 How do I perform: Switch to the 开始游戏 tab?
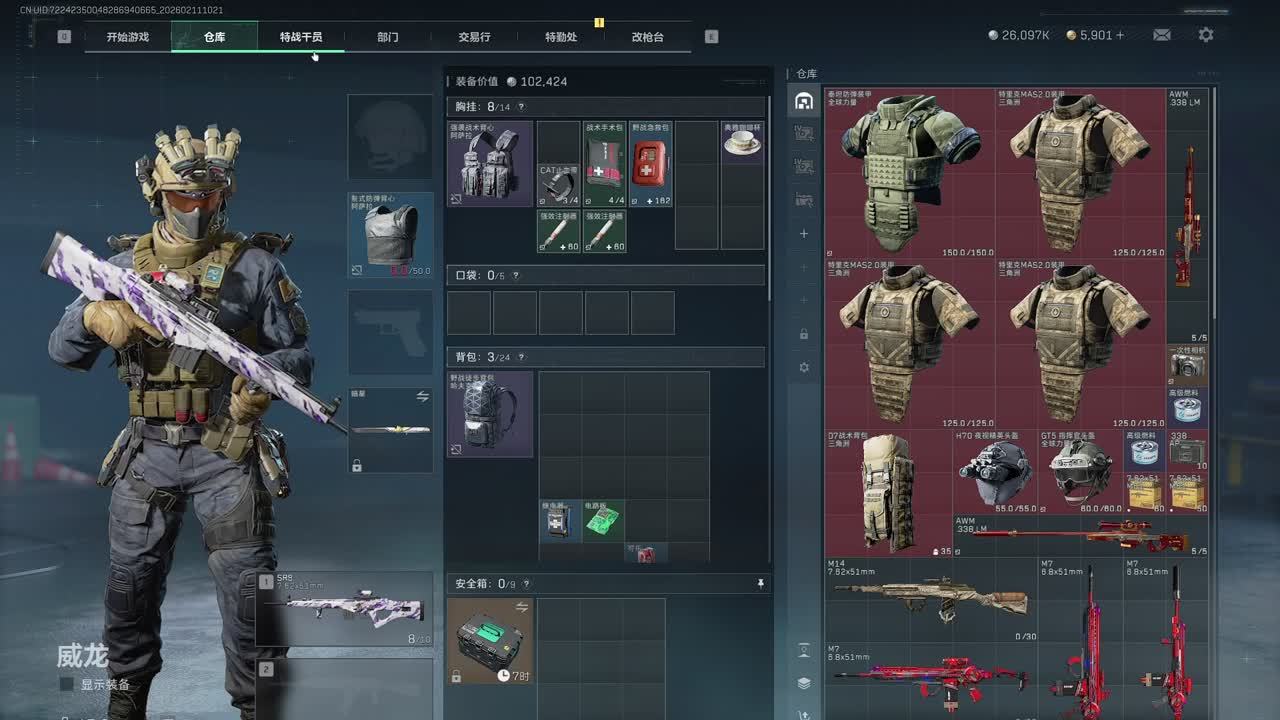point(128,37)
